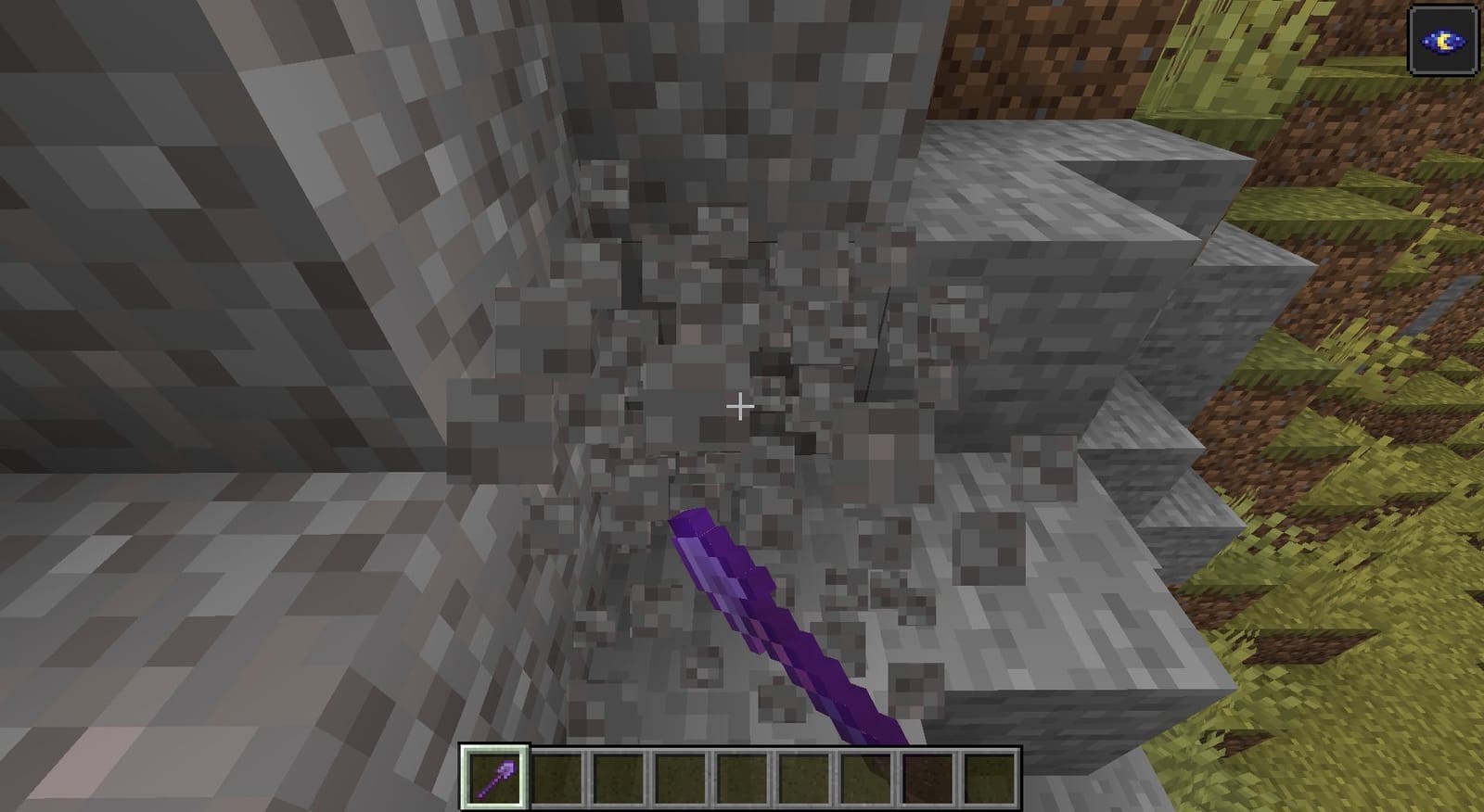Click the crosshair at screen center
This screenshot has width=1484, height=812.
740,406
